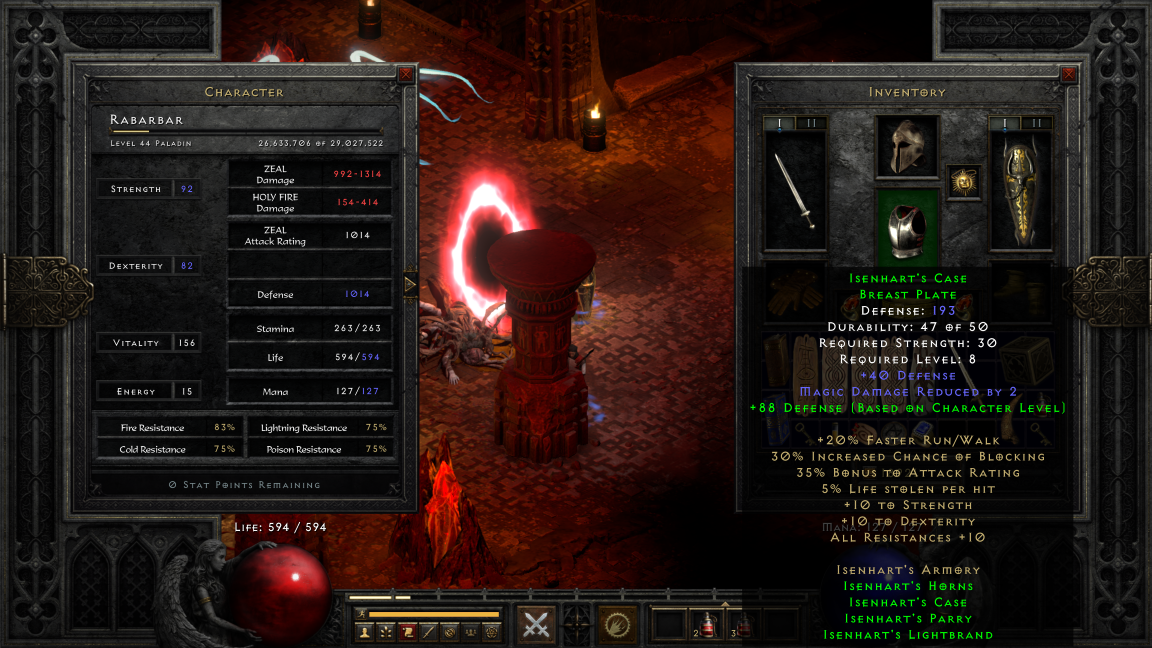Close the Character panel
Viewport: 1152px width, 648px height.
point(405,74)
